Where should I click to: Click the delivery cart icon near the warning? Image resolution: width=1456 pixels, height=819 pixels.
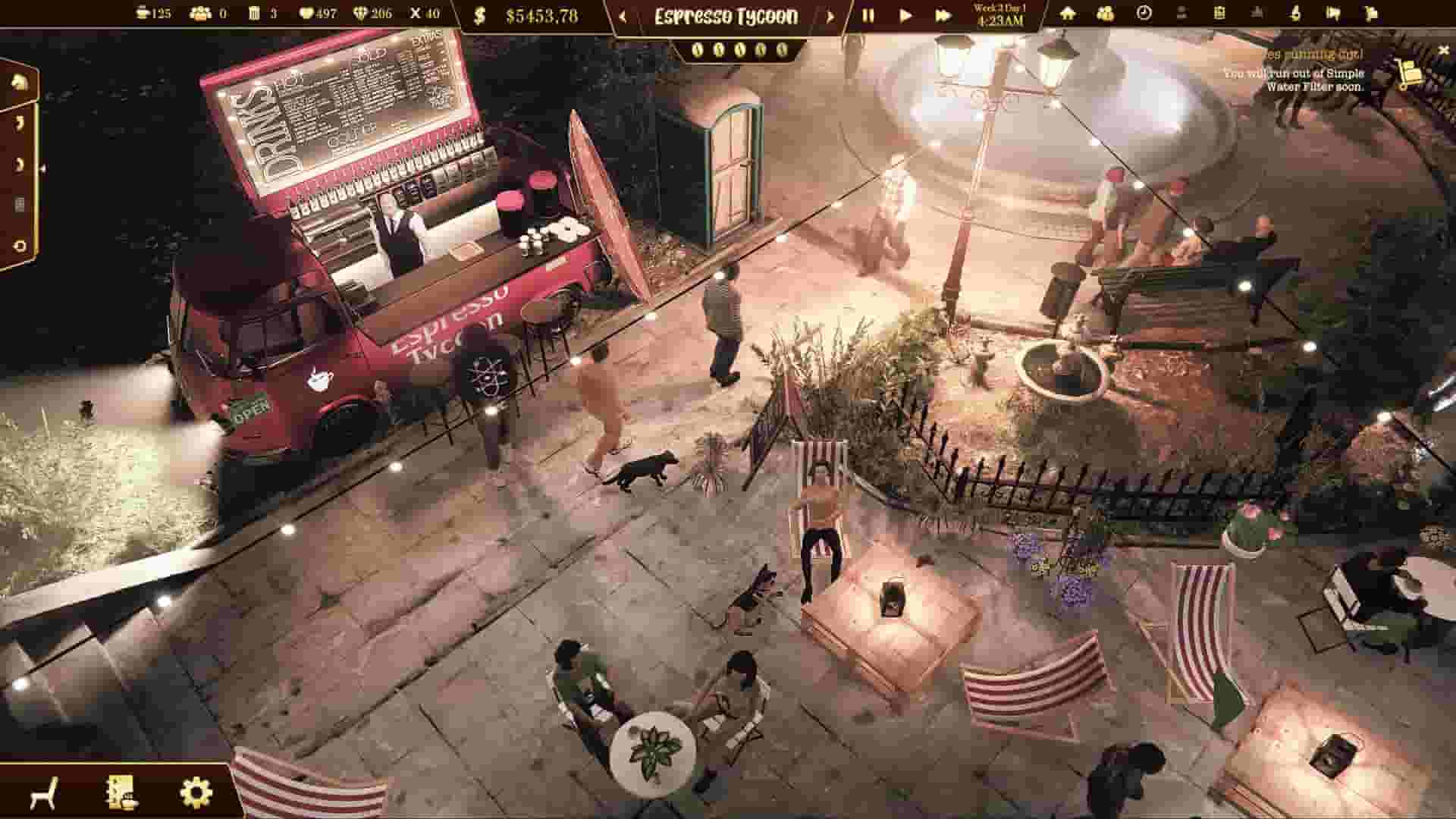tap(1410, 76)
